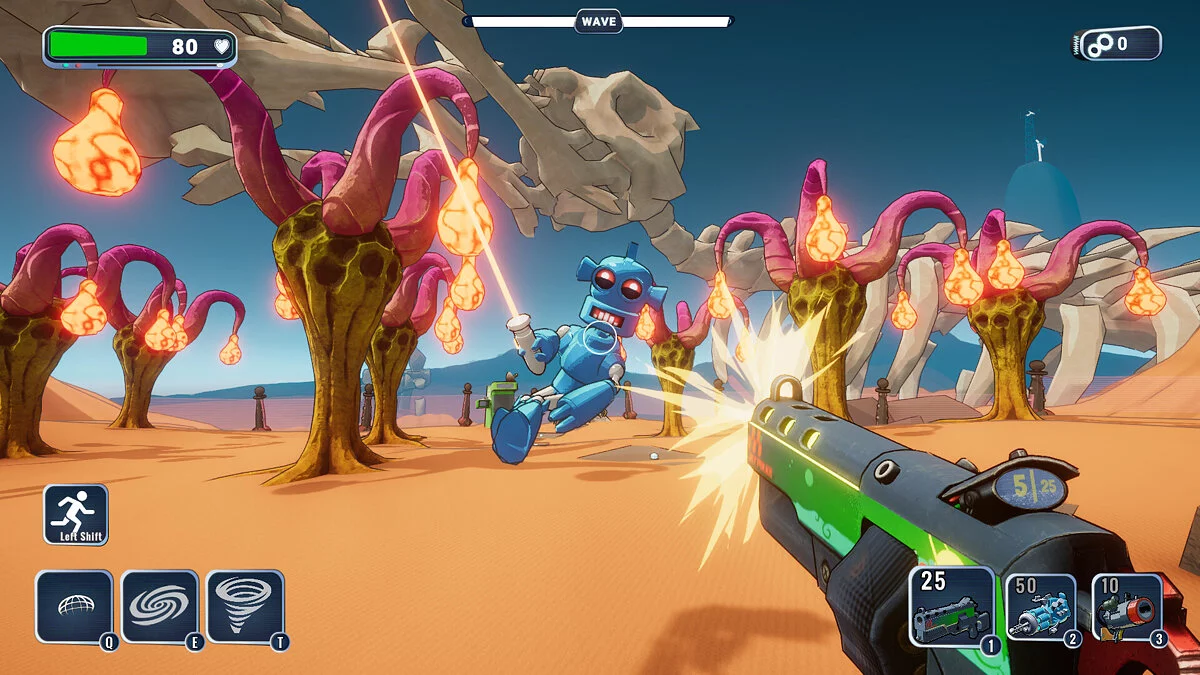The image size is (1200, 675).
Task: Select the green rifle weapon slot
Action: click(951, 607)
